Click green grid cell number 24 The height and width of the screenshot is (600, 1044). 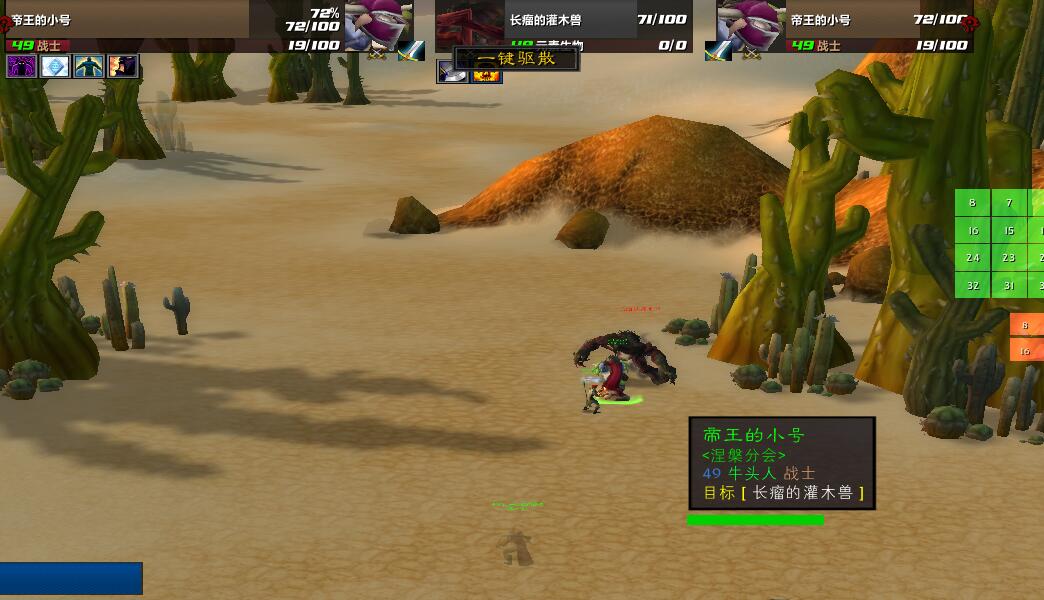[972, 258]
